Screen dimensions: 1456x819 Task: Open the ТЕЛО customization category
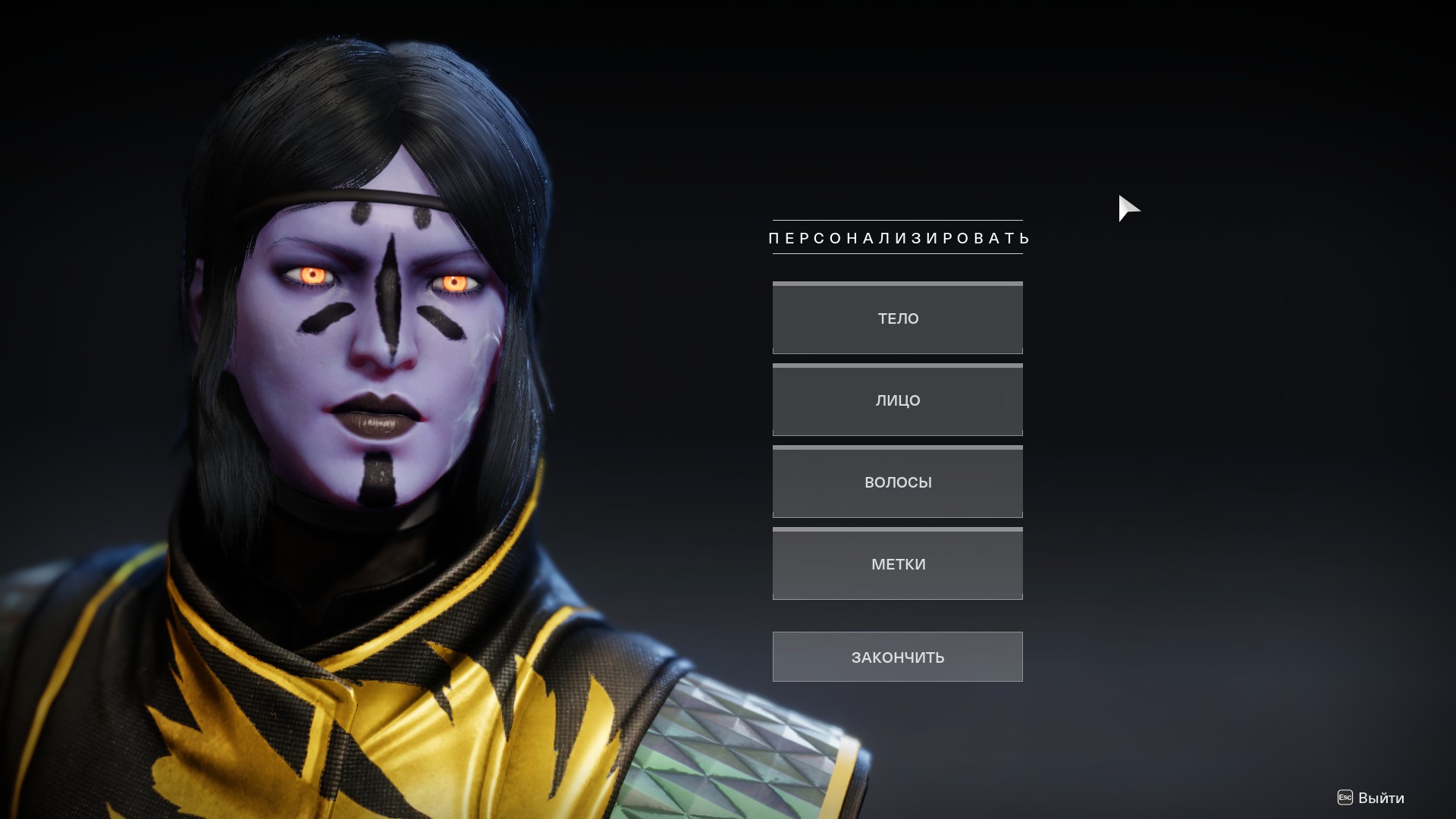(x=897, y=318)
